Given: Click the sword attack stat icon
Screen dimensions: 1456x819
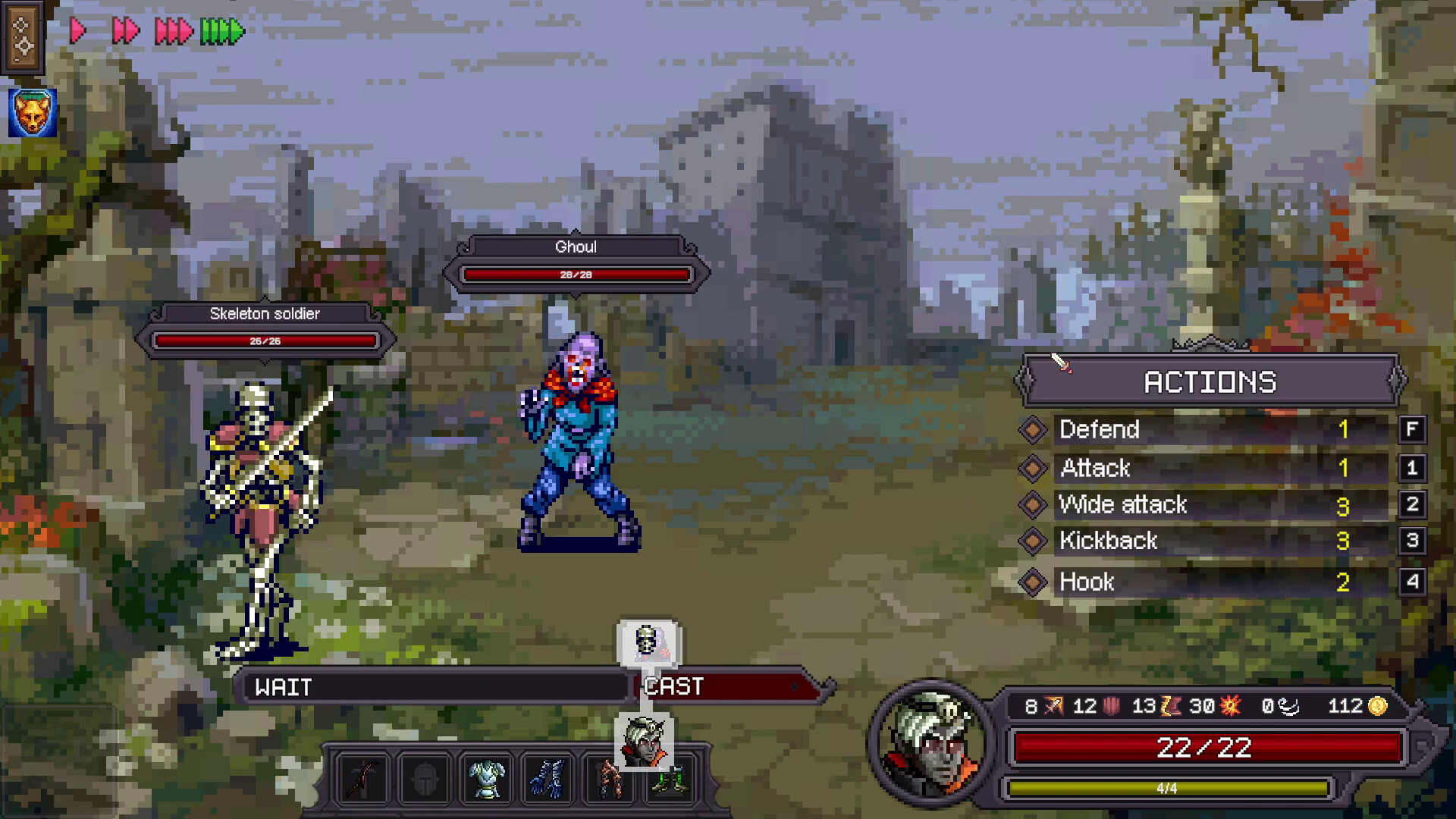Looking at the screenshot, I should [1053, 706].
